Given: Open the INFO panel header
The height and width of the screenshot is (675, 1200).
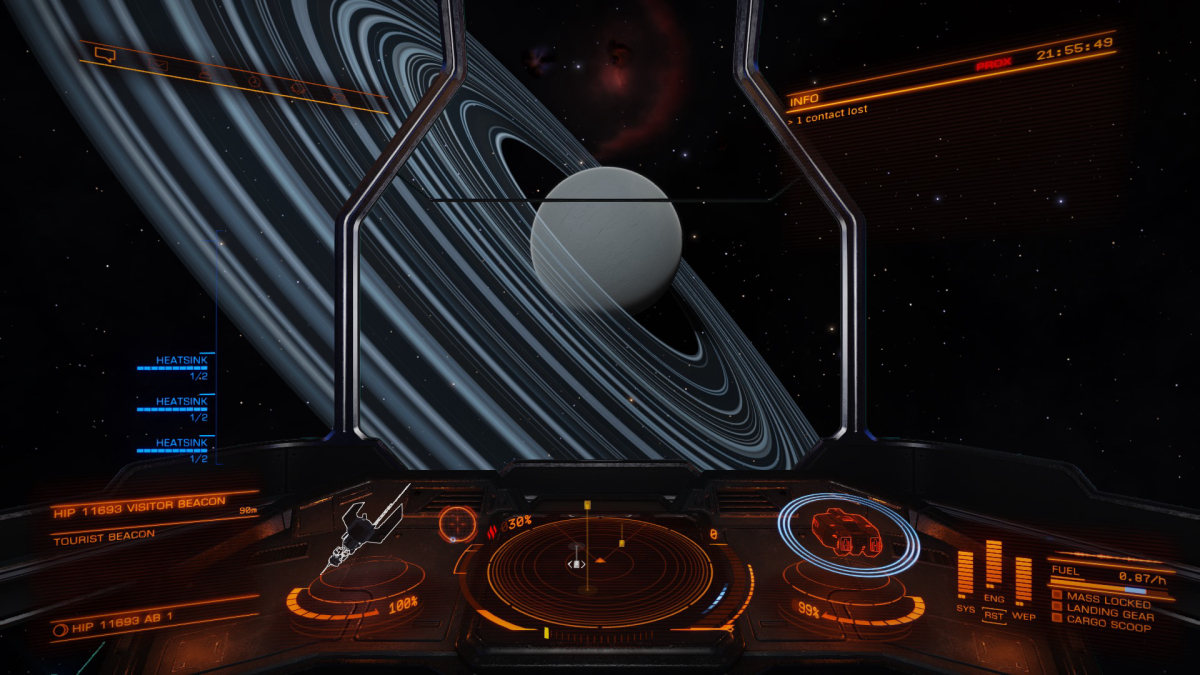Looking at the screenshot, I should point(804,100).
